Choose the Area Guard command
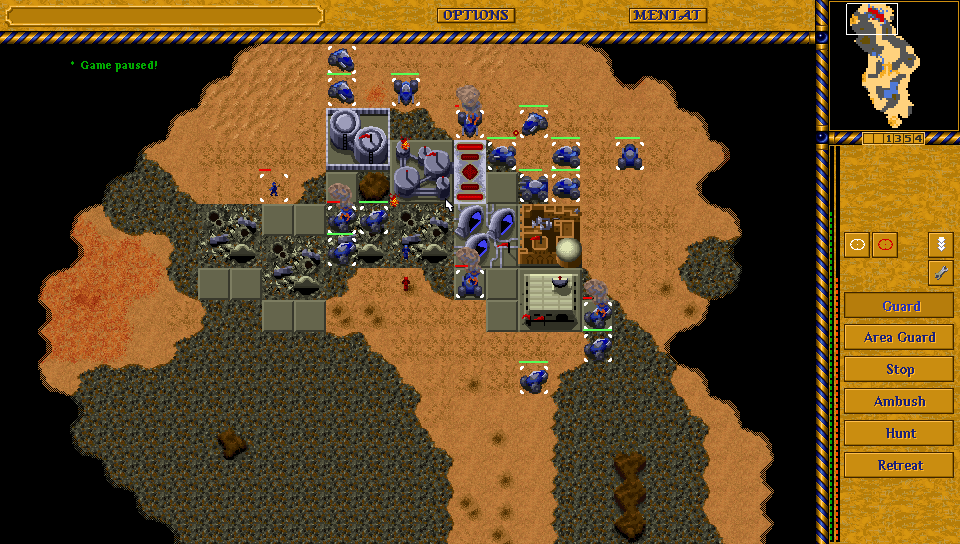Viewport: 960px width, 544px height. click(899, 337)
